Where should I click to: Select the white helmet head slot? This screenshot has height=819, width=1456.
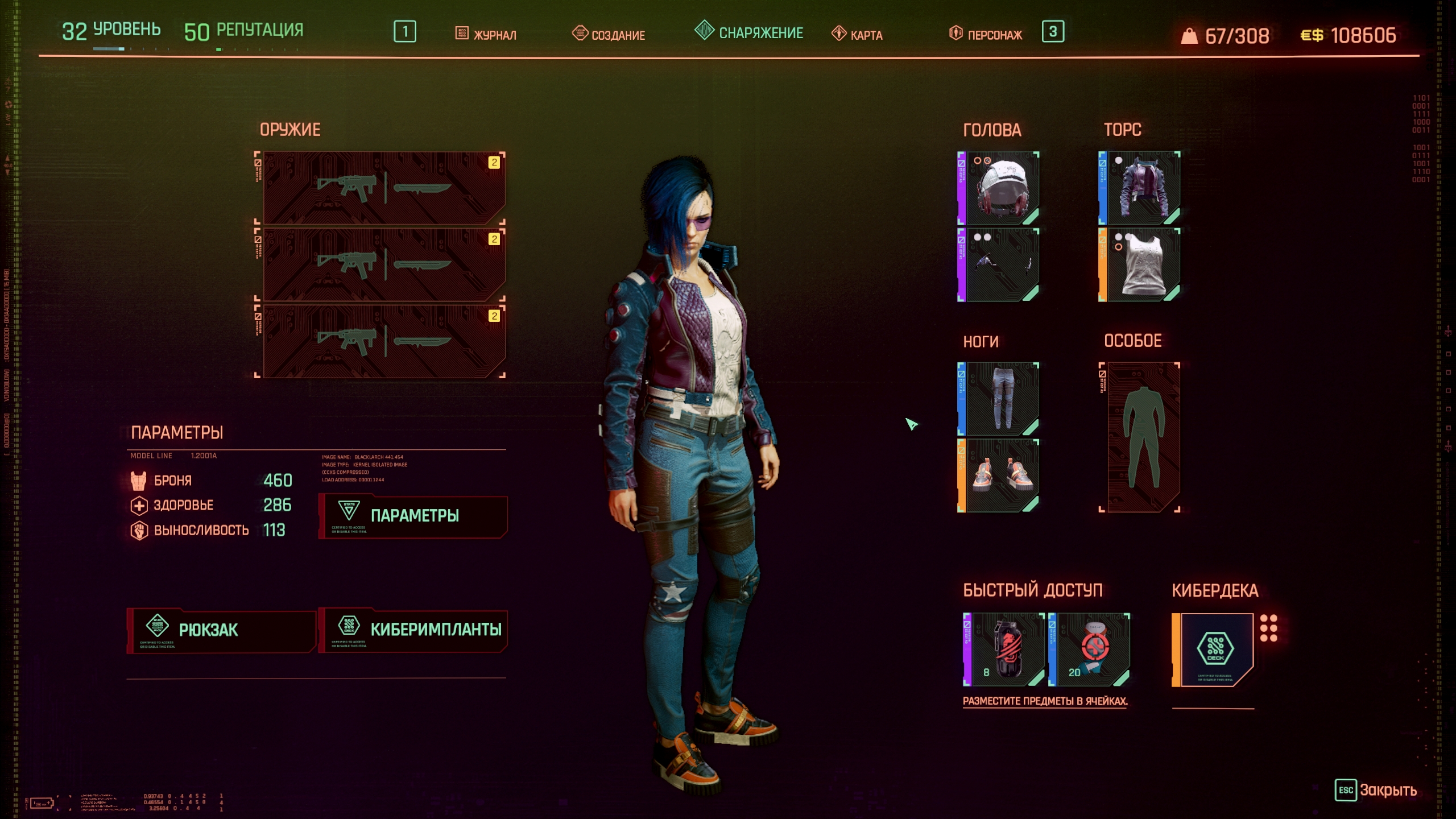click(x=999, y=188)
